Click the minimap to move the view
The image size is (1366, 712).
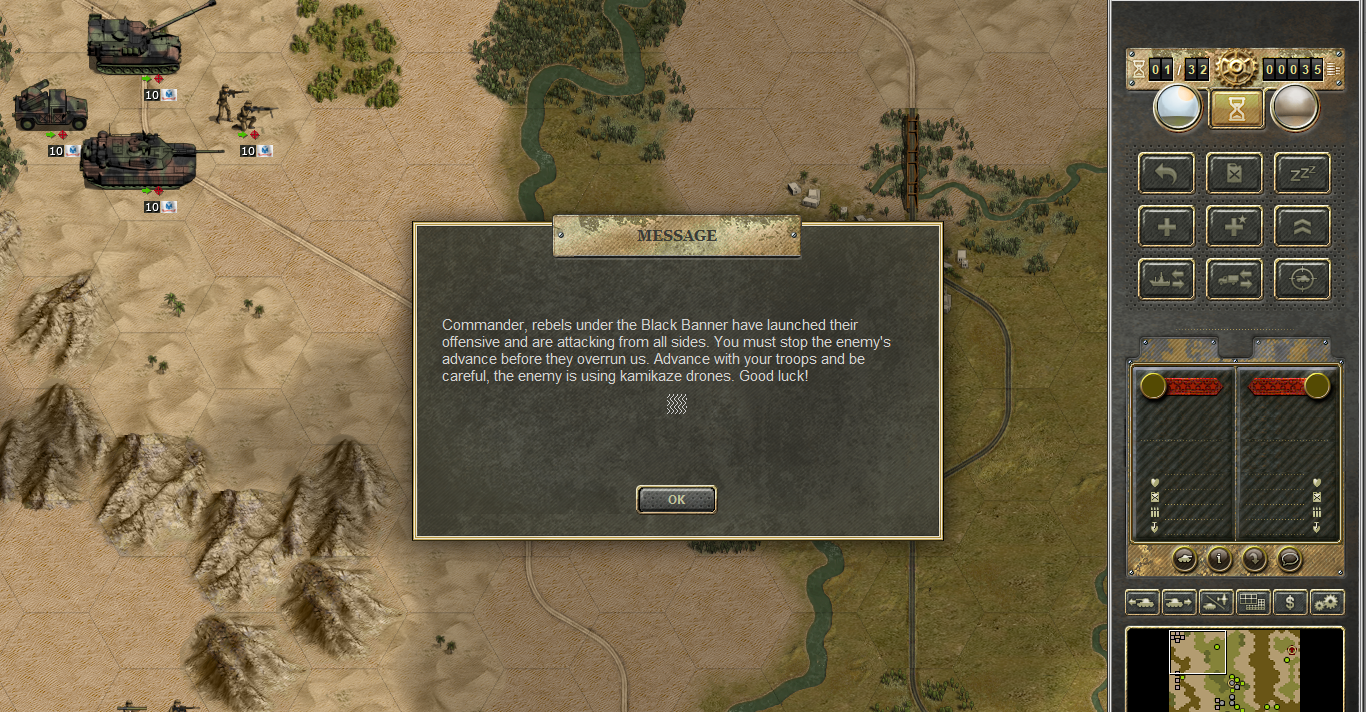1234,670
